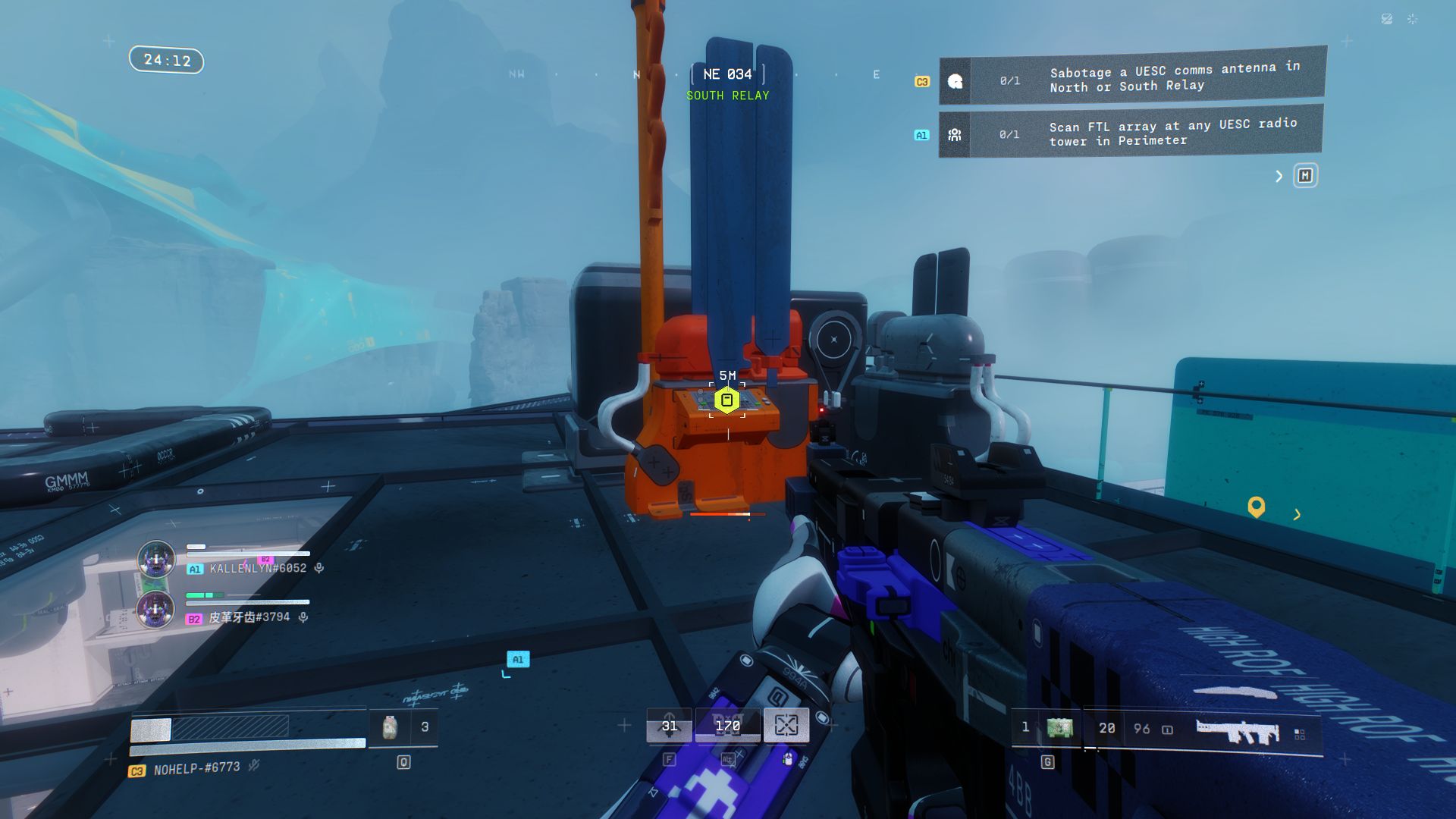Click the yellow hexagon interact marker
1456x819 pixels.
pyautogui.click(x=726, y=400)
